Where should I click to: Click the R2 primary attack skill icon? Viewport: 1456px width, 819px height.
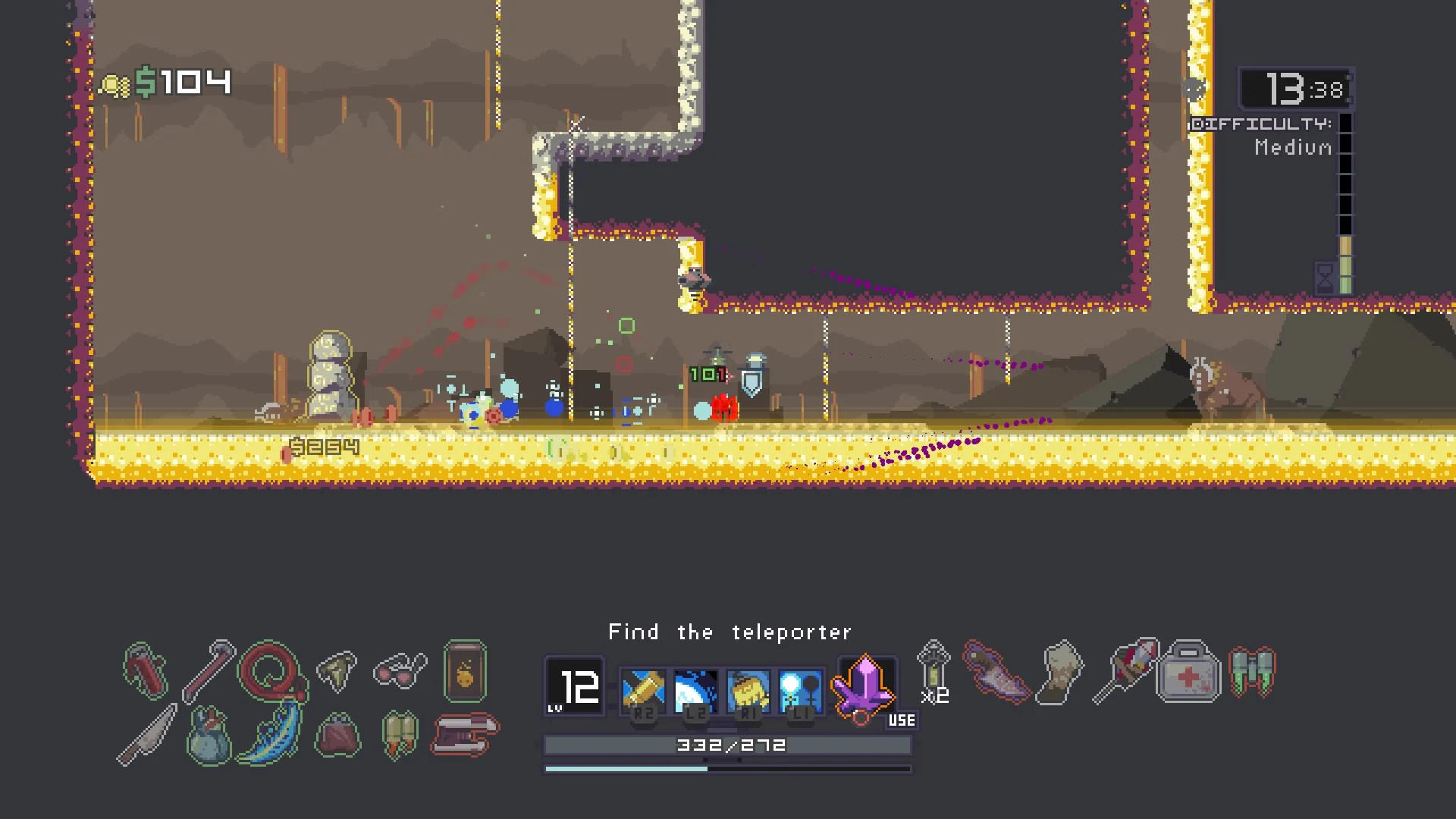(645, 690)
